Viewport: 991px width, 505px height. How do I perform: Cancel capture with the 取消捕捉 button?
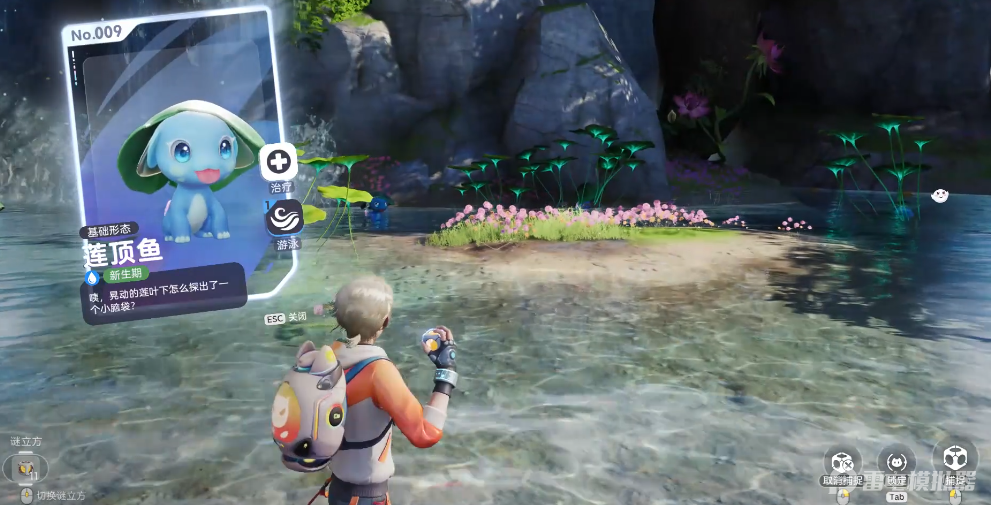[x=841, y=462]
